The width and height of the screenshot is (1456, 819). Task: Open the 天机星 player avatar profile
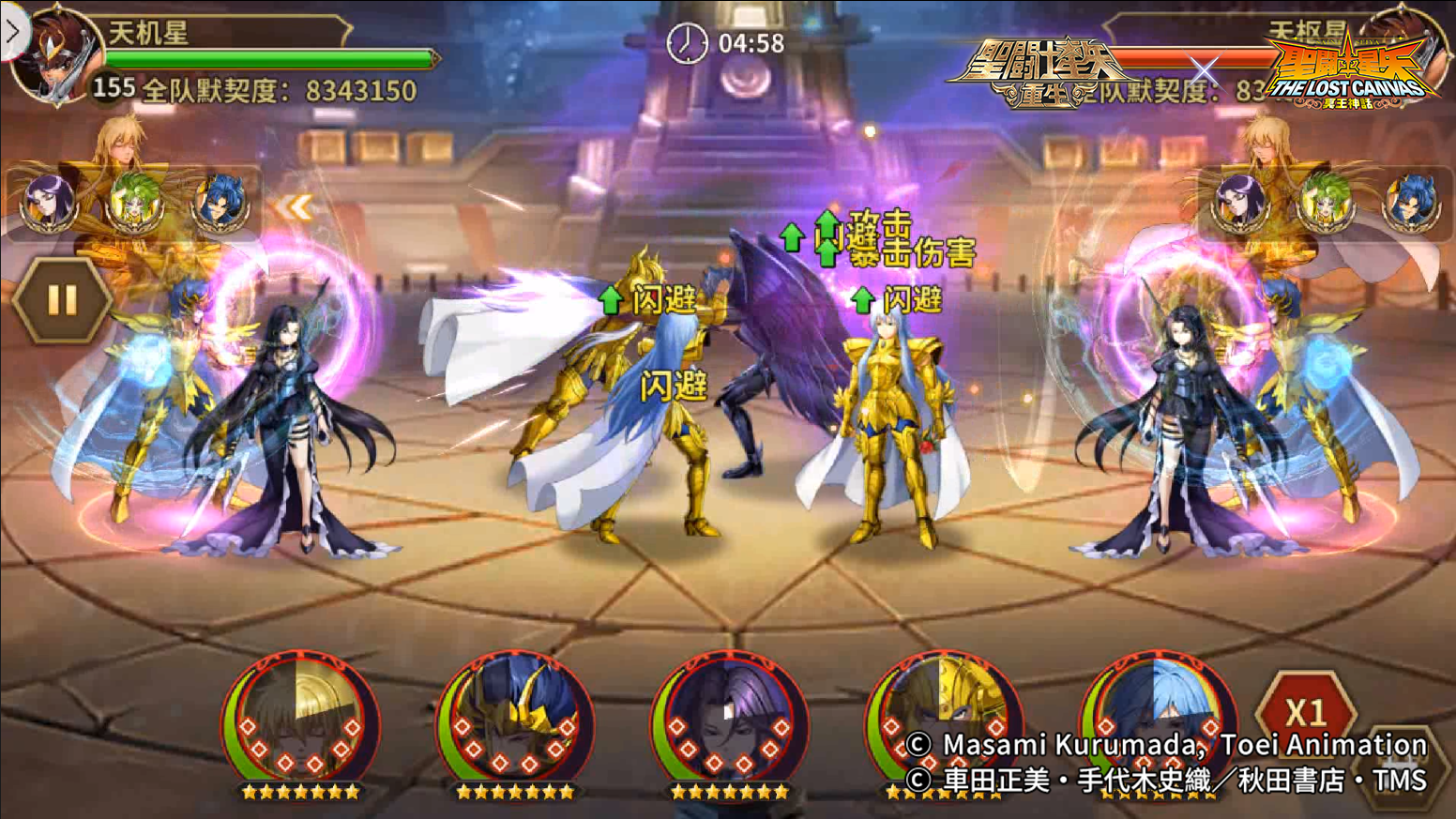coord(58,56)
